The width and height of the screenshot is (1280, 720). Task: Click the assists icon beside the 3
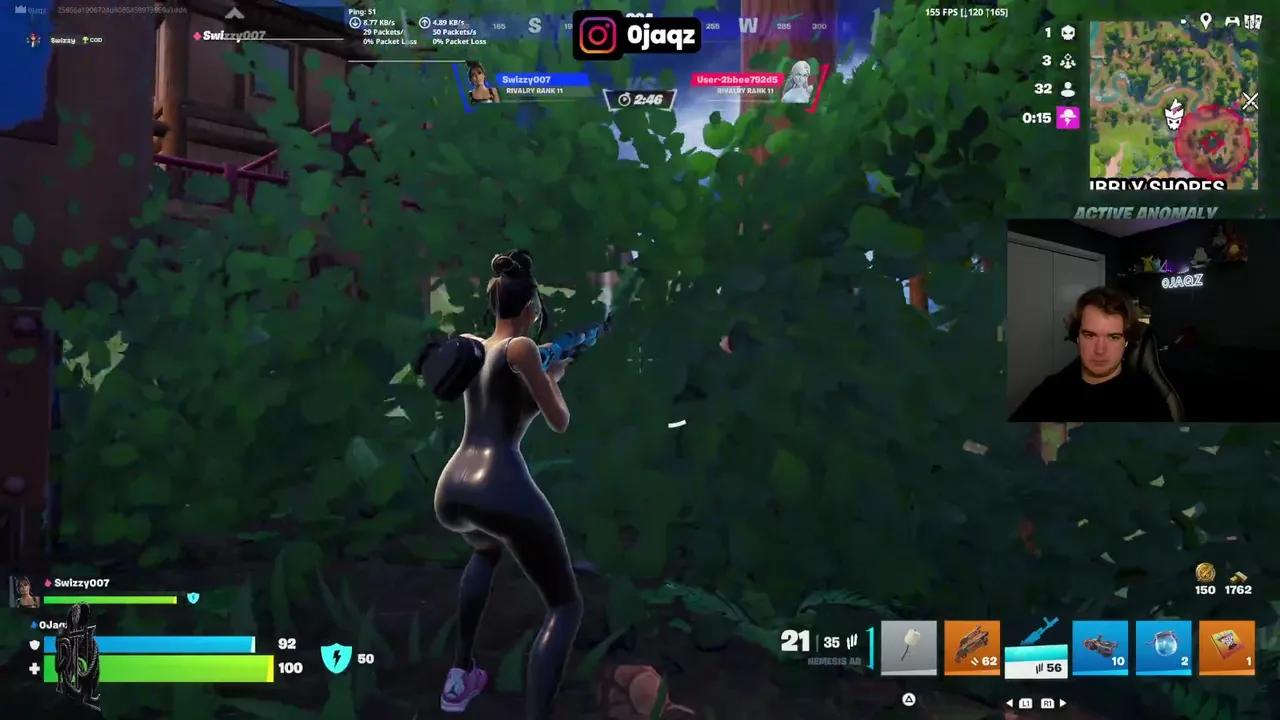pos(1068,61)
